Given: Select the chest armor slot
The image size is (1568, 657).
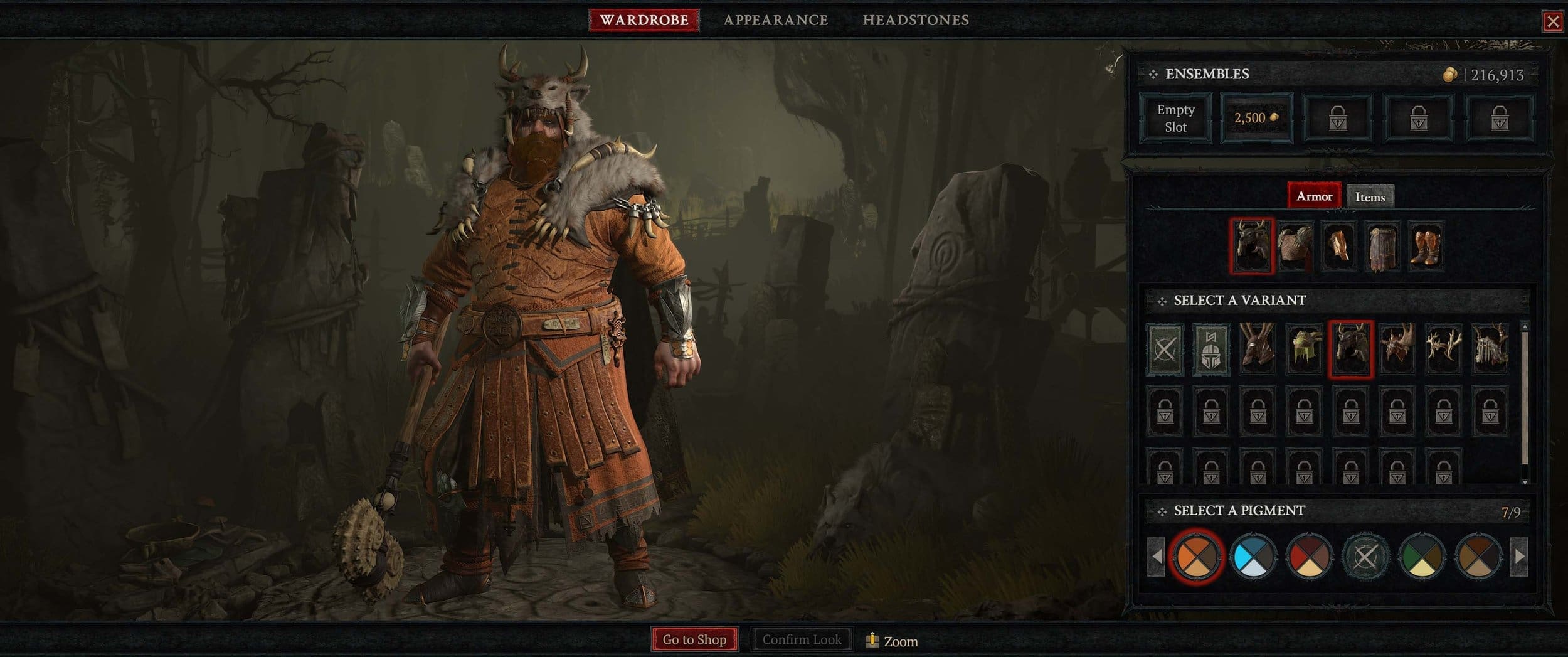Looking at the screenshot, I should click(1295, 246).
